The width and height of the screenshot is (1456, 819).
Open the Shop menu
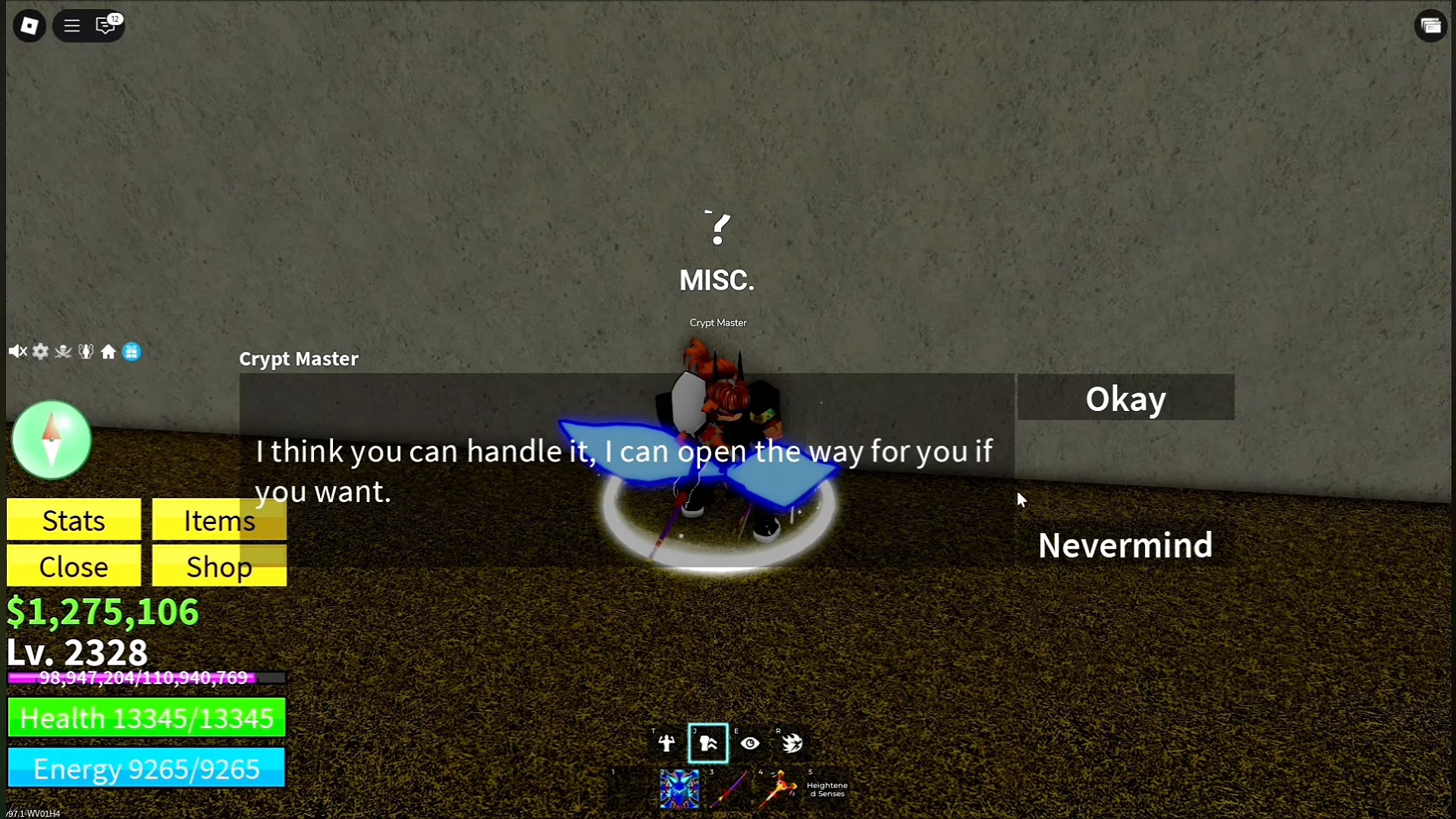tap(218, 566)
